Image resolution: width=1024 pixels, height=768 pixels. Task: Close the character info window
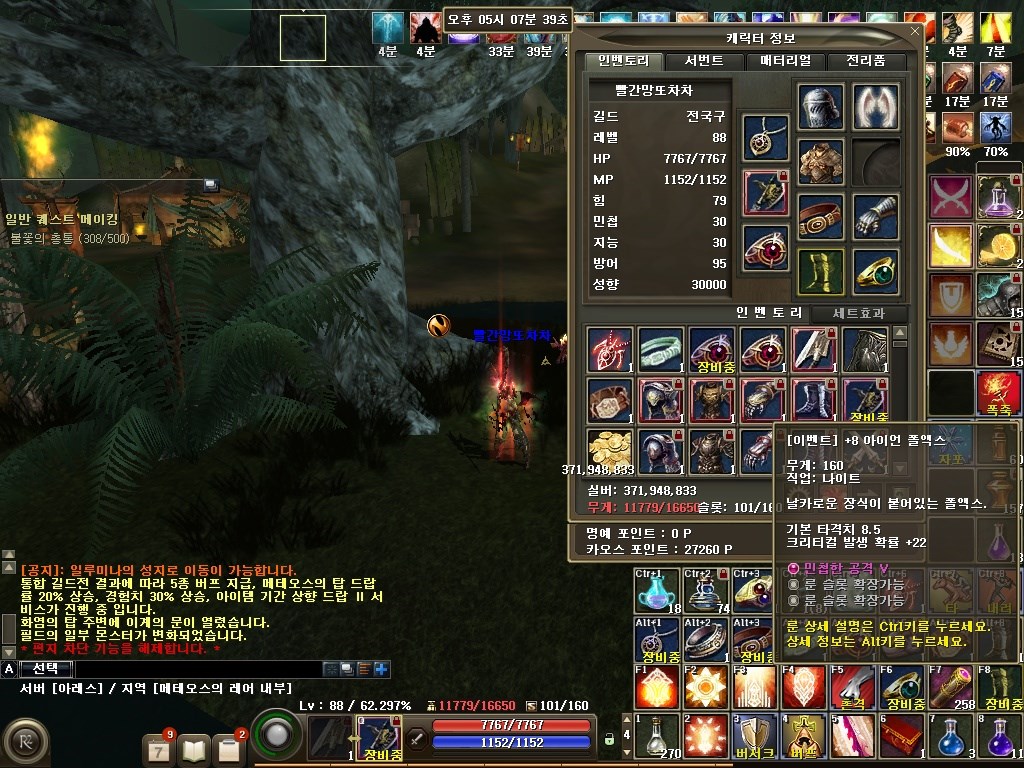pyautogui.click(x=914, y=32)
